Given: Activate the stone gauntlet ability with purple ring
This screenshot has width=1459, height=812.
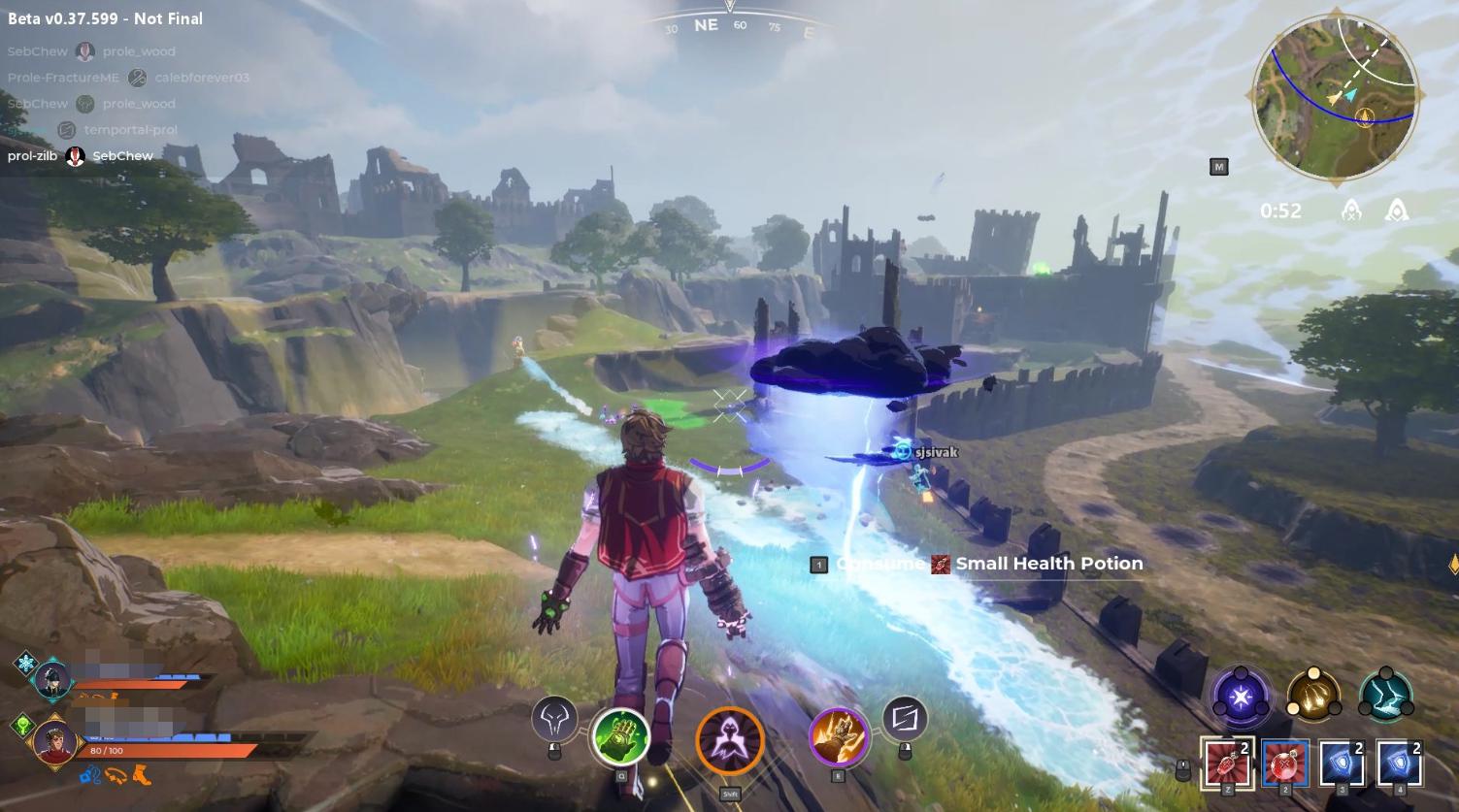Looking at the screenshot, I should (838, 736).
